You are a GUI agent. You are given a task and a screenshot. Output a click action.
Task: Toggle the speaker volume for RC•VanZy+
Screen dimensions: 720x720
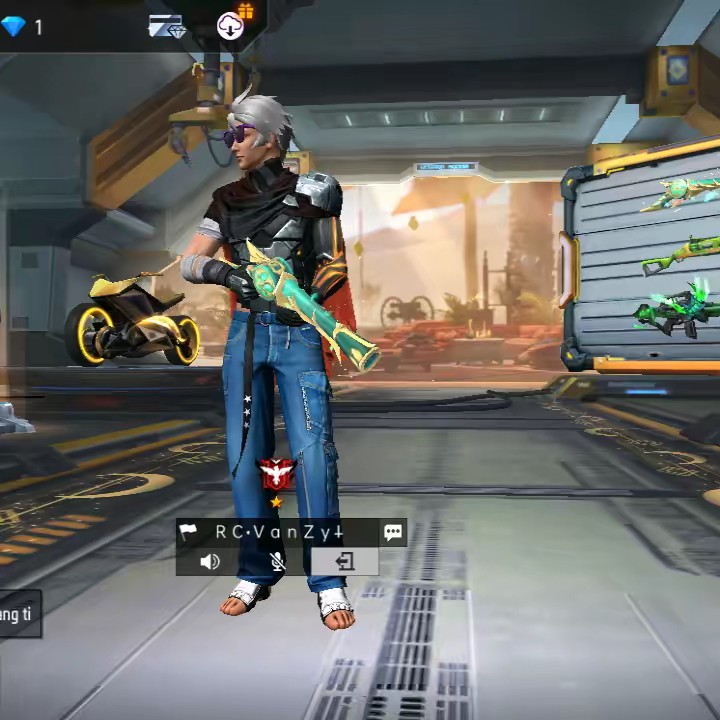pyautogui.click(x=209, y=562)
